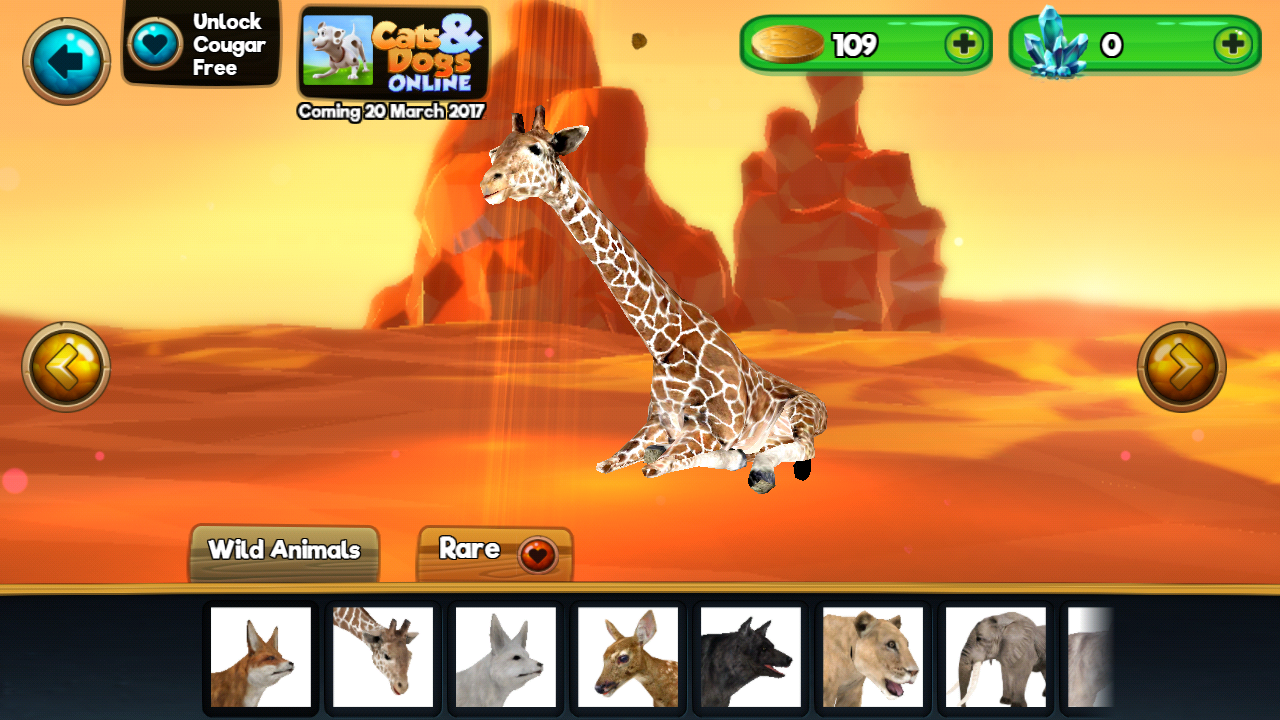The image size is (1280, 720).
Task: Select the deer thumbnail
Action: [627, 657]
